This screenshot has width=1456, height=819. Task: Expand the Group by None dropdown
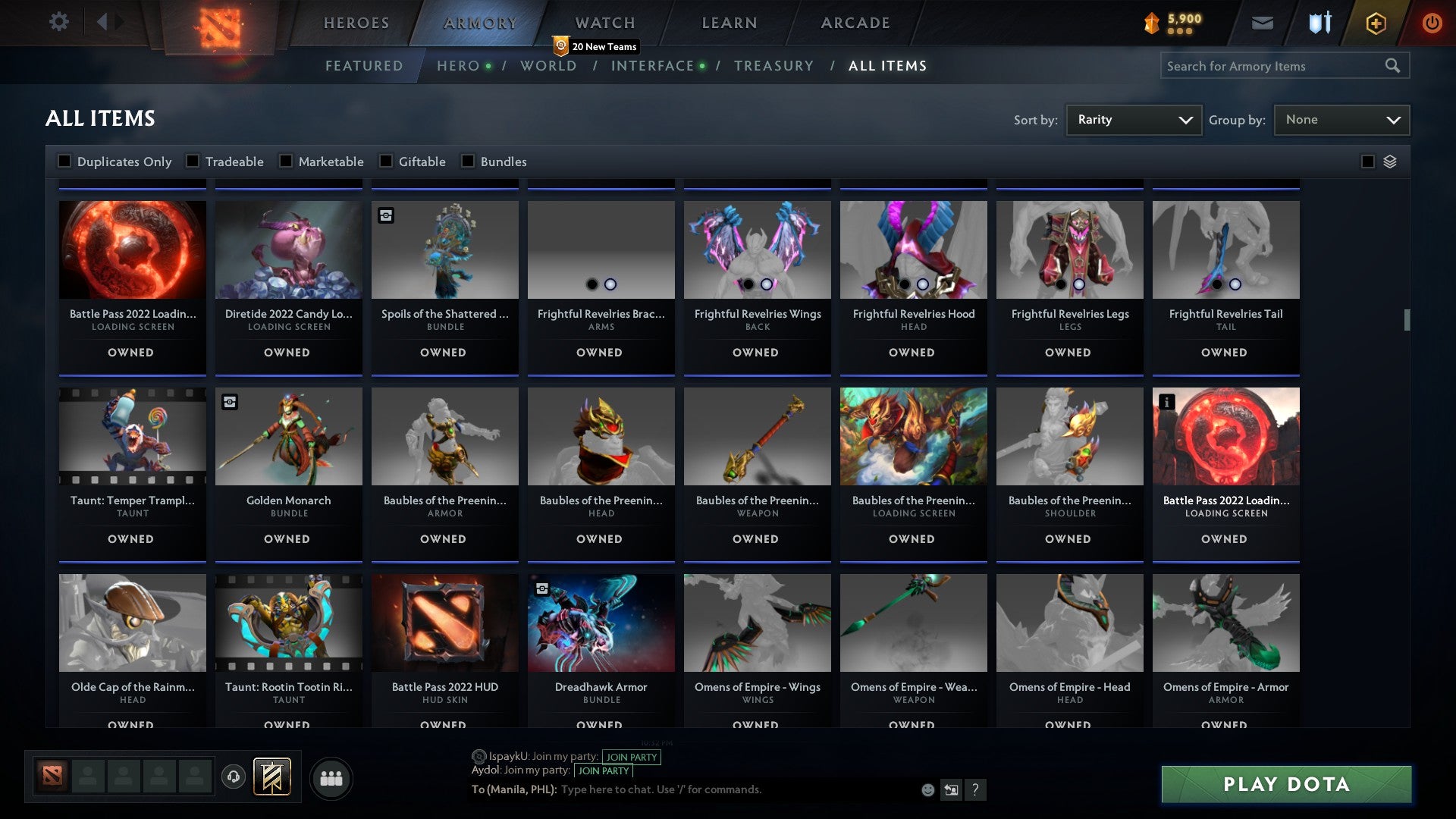[1341, 119]
